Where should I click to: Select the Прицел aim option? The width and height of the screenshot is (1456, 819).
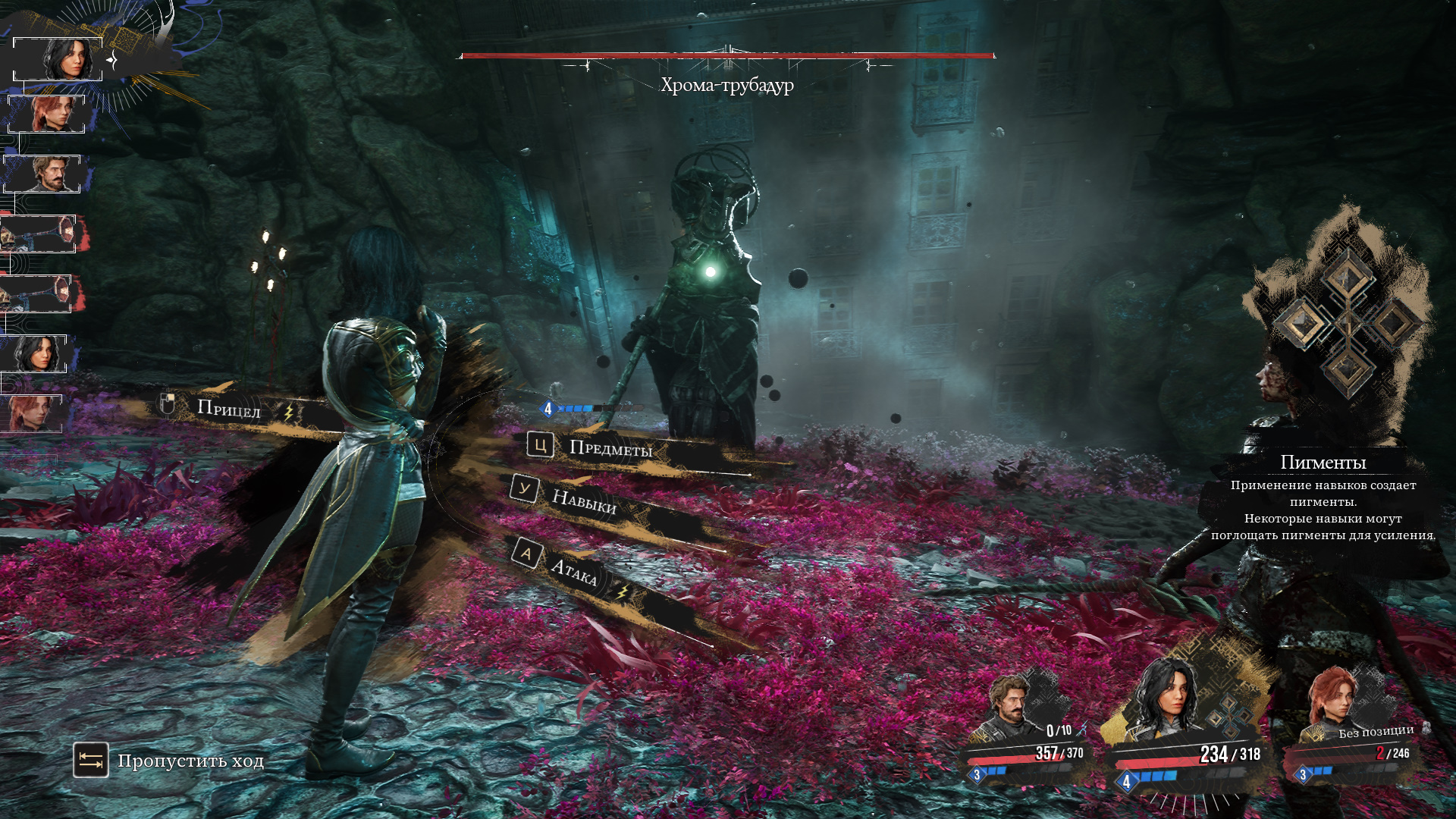point(228,409)
